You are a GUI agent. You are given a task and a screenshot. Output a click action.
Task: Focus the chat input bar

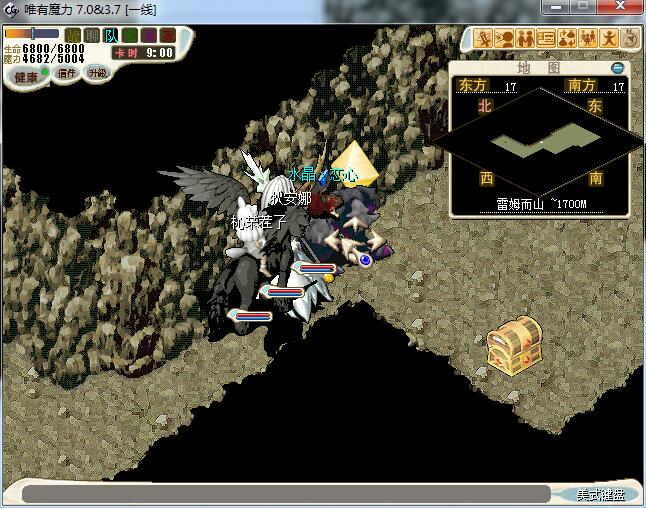point(285,494)
